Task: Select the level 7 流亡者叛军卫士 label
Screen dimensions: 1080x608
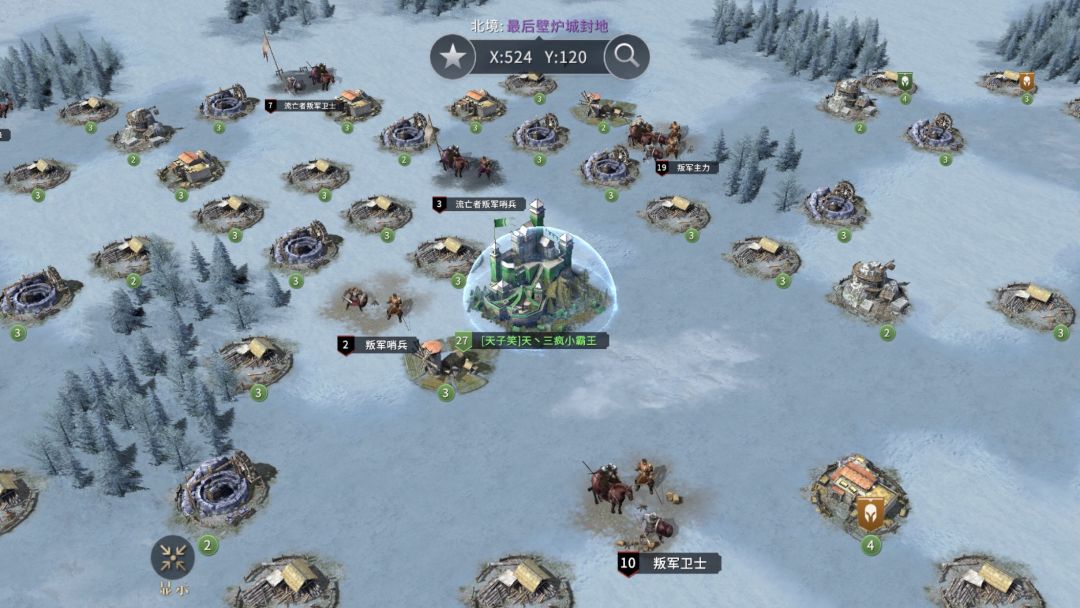Action: [x=307, y=105]
